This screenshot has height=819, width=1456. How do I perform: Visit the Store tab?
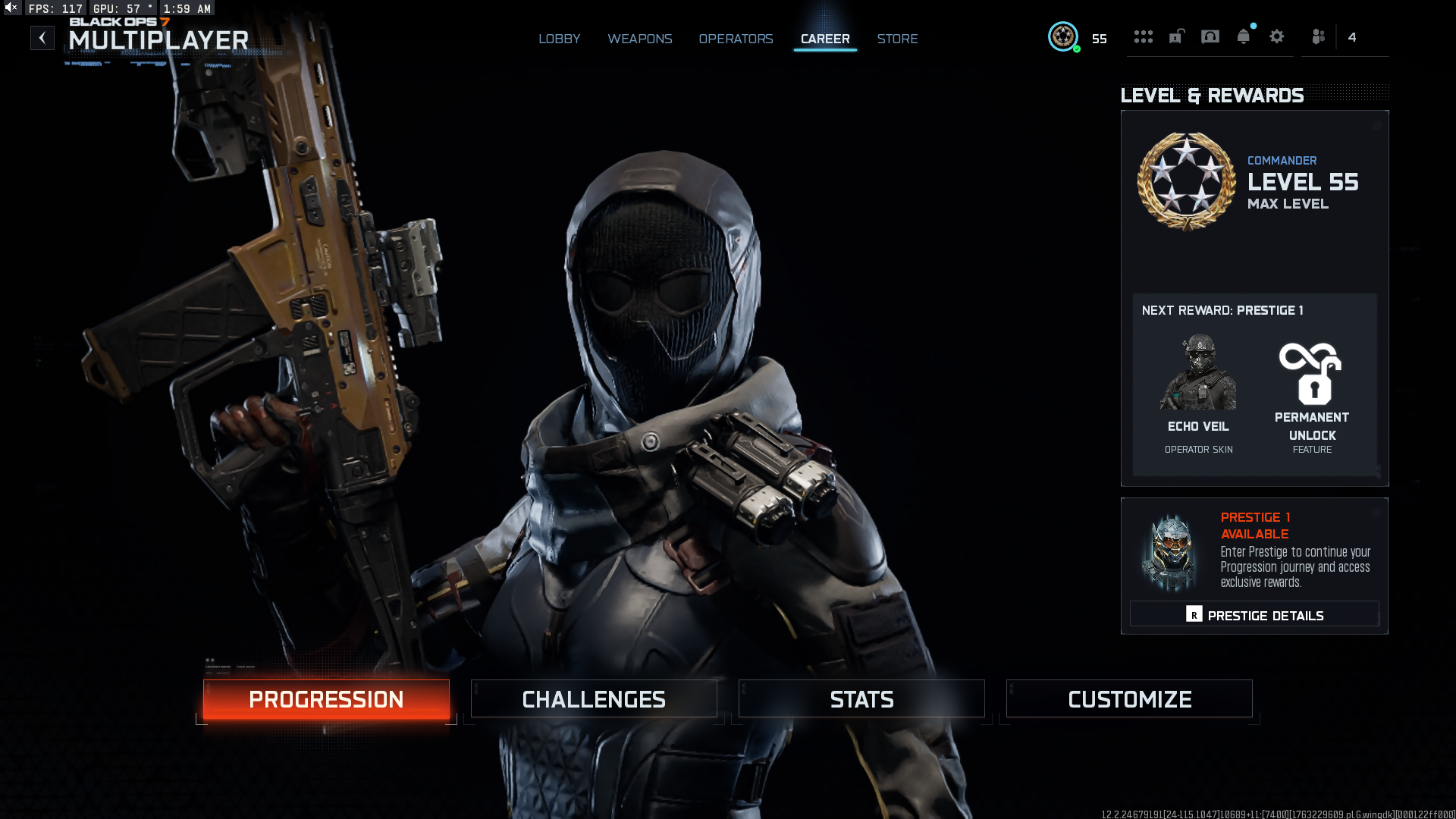[x=897, y=39]
